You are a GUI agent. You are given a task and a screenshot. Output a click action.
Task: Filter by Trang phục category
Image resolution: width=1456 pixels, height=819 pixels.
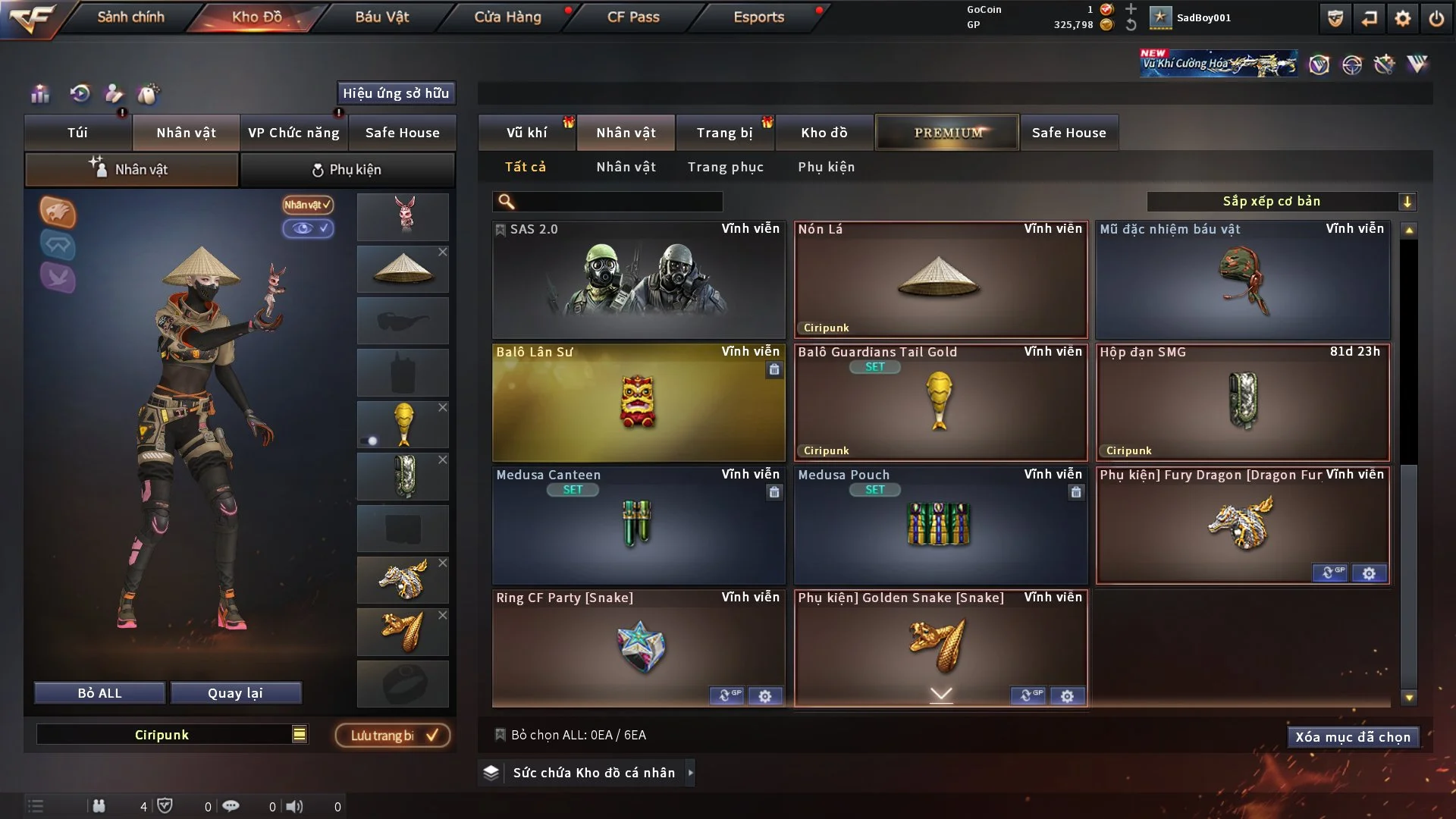pos(725,167)
